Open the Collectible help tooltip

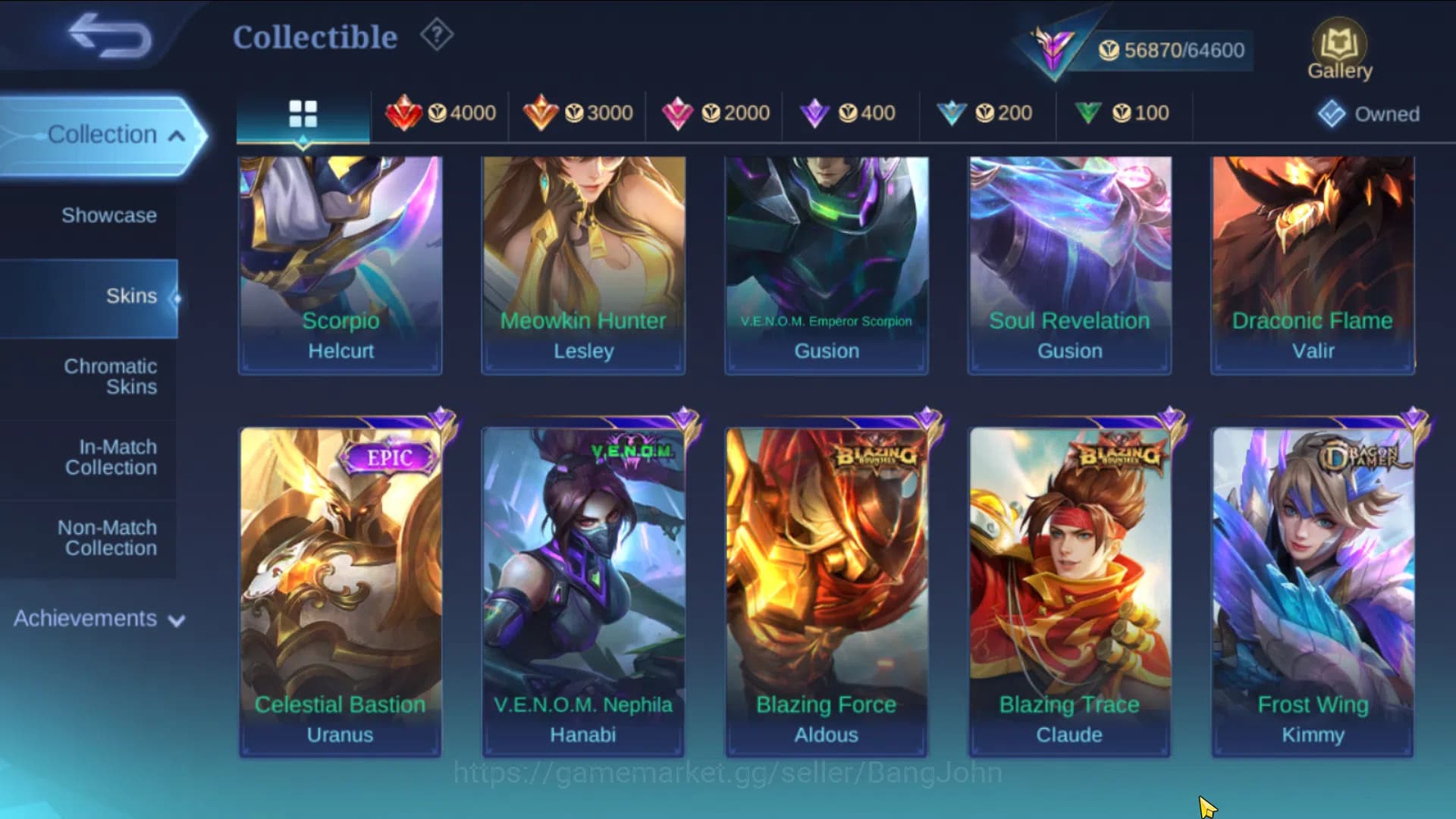click(x=436, y=34)
